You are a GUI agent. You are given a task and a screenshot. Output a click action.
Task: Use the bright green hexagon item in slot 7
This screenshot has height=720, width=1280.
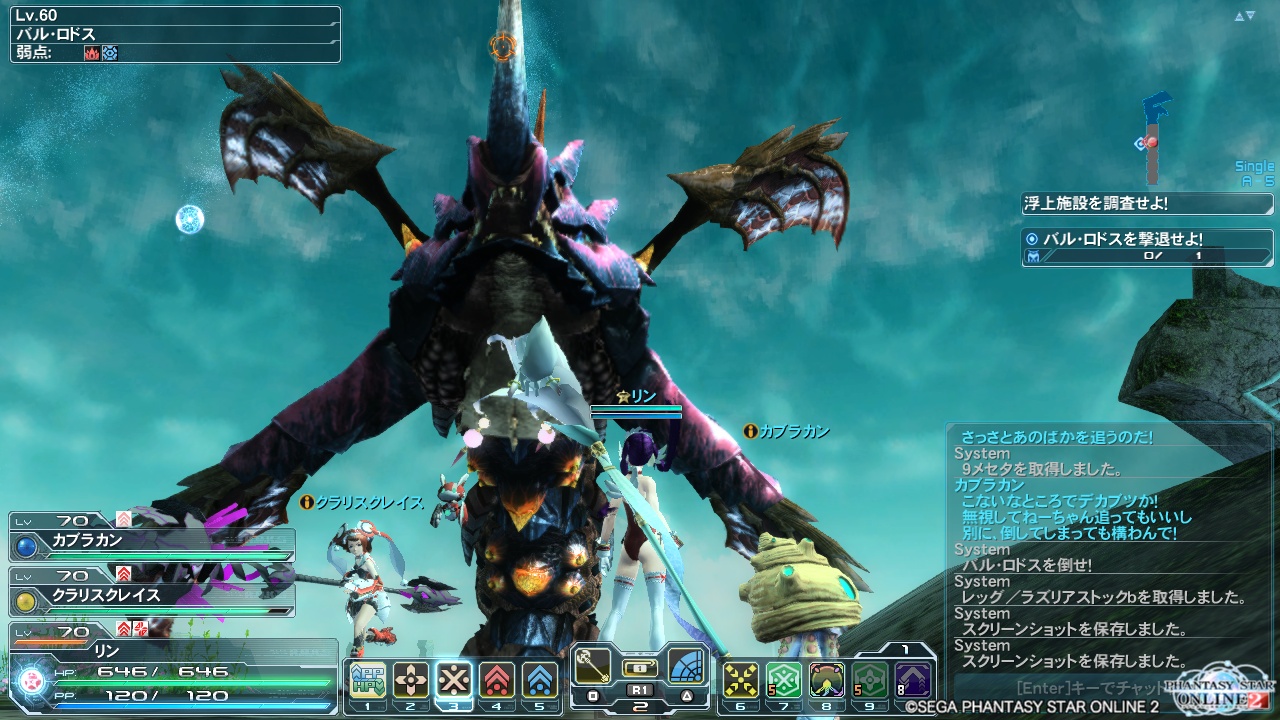784,681
